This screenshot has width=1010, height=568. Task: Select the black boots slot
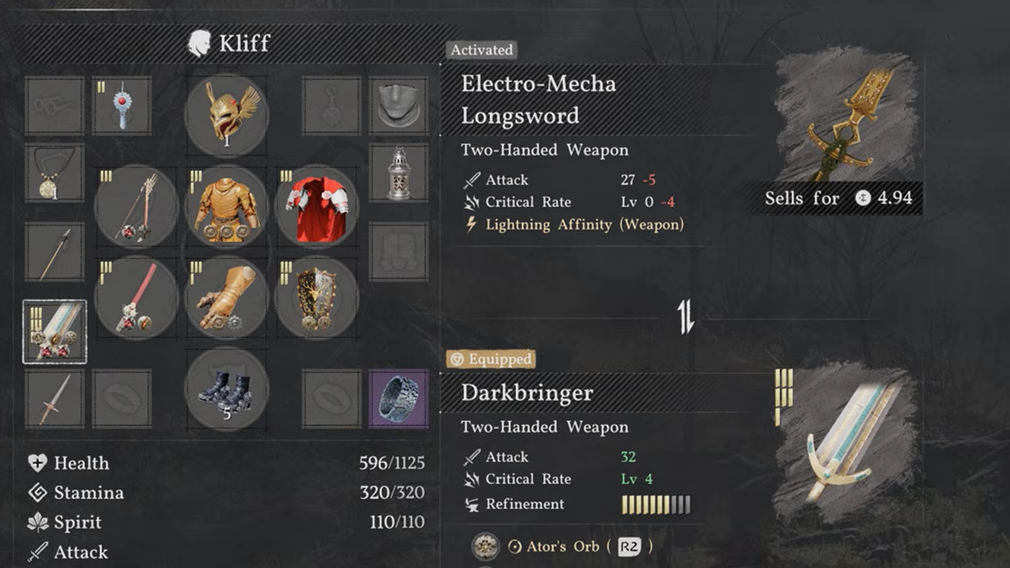coord(226,388)
